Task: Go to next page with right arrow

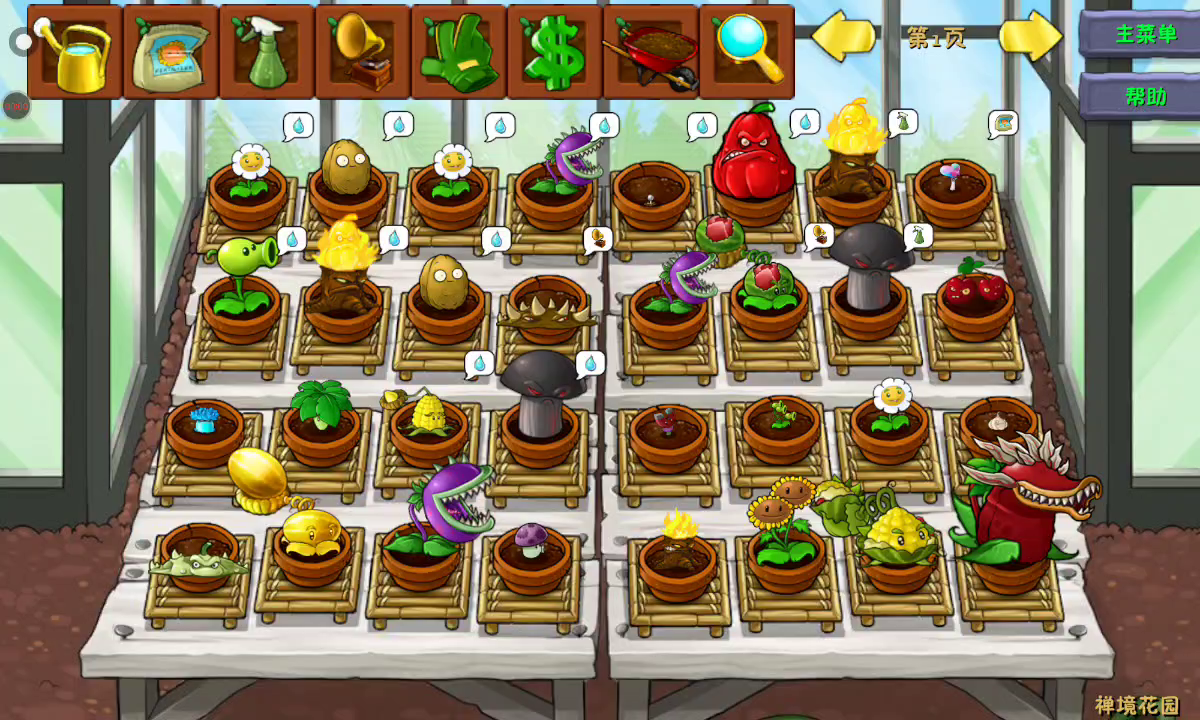Action: [1030, 37]
